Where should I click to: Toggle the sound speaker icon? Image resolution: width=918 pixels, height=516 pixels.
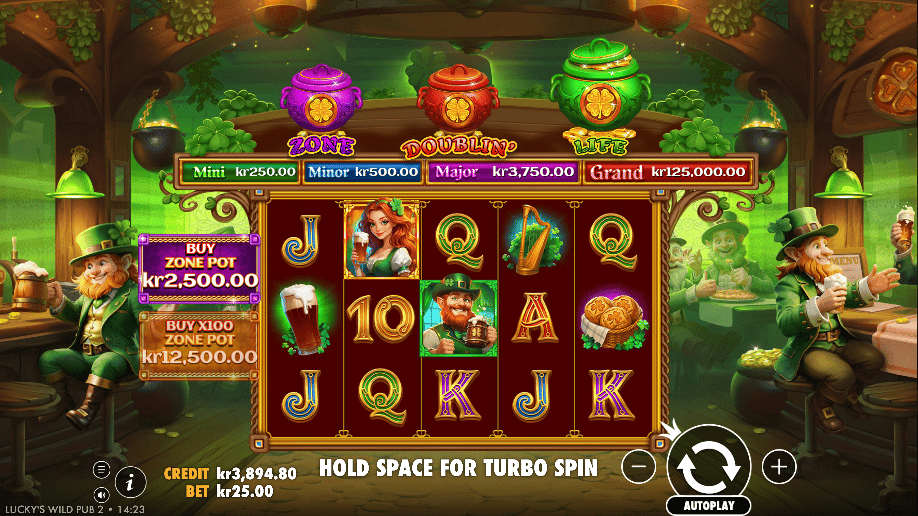[102, 494]
